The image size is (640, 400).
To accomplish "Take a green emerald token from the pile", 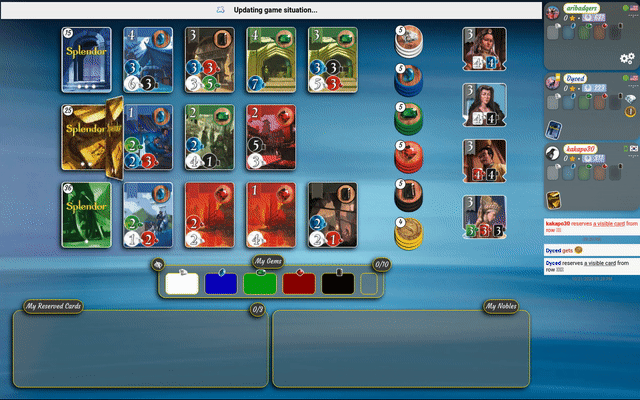I will (x=408, y=118).
